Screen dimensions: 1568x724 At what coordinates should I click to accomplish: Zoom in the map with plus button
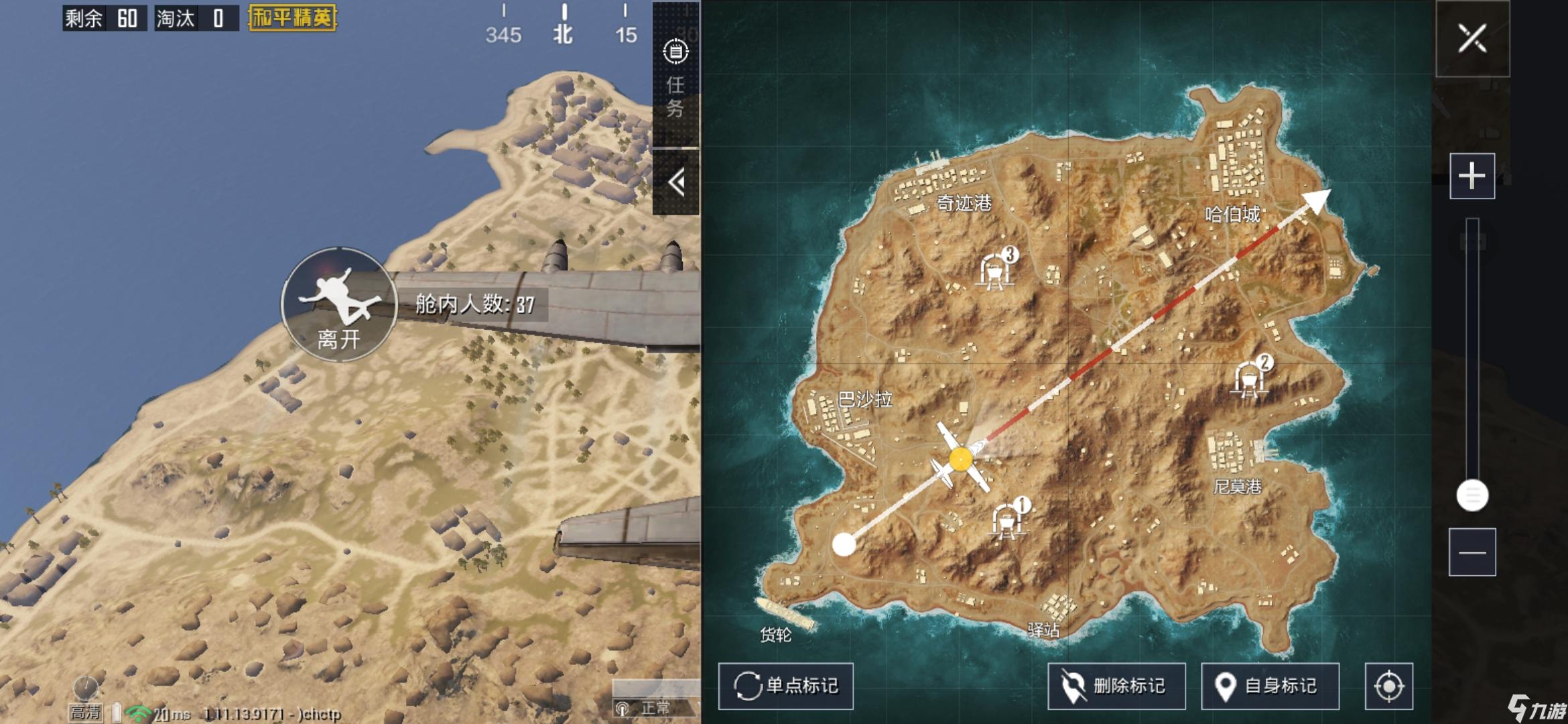click(1472, 176)
